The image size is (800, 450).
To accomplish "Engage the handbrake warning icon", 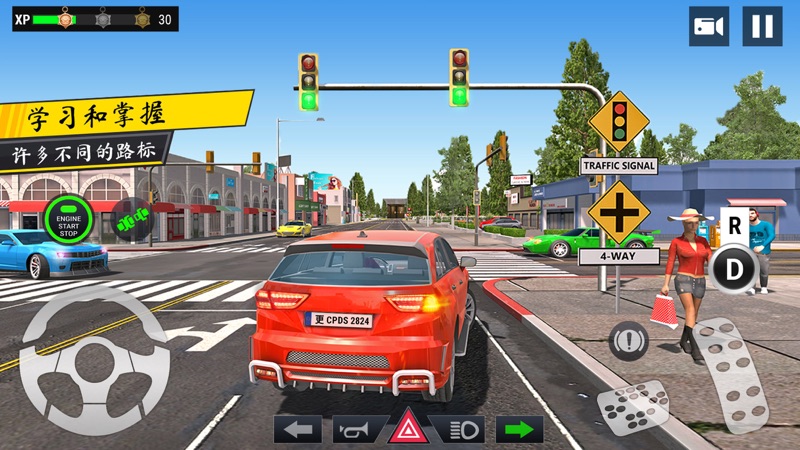I will tap(628, 342).
